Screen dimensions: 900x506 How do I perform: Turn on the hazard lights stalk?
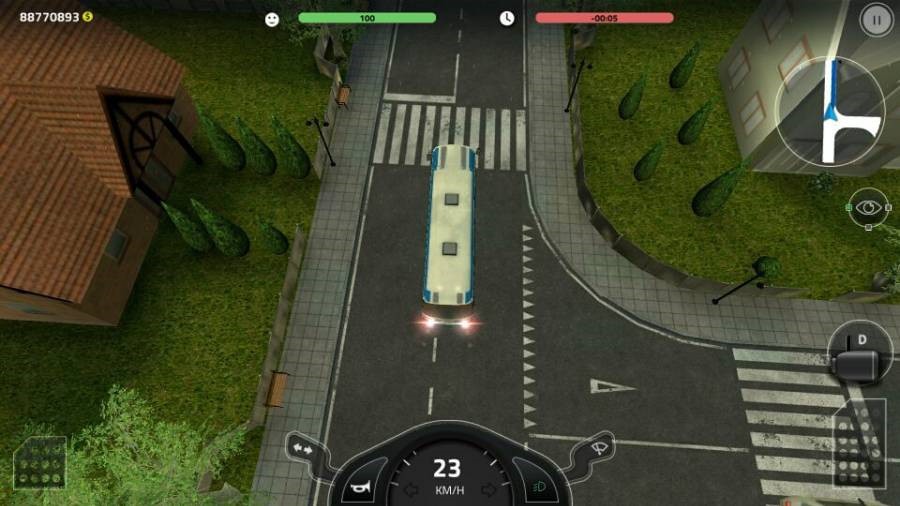301,449
